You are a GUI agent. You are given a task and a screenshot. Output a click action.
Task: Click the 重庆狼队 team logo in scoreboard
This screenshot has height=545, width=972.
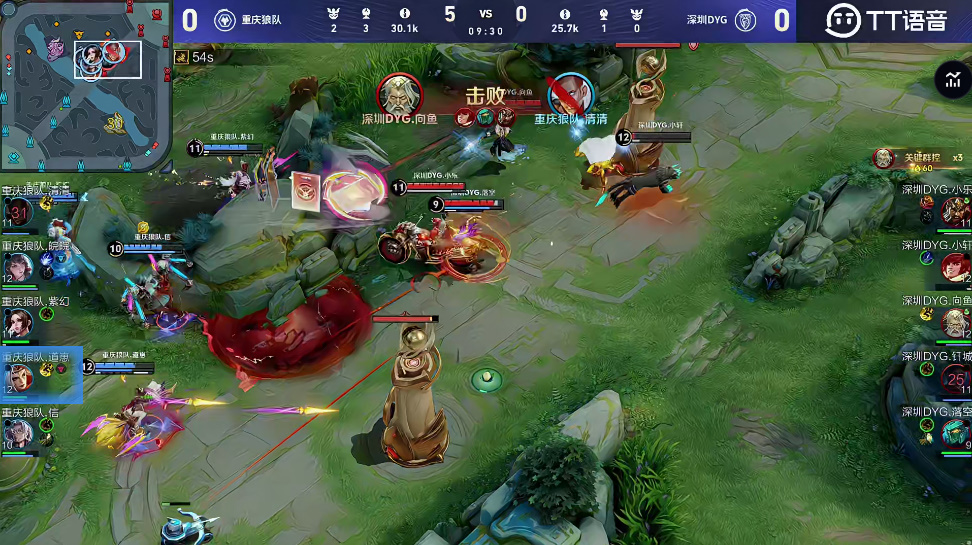click(x=225, y=20)
